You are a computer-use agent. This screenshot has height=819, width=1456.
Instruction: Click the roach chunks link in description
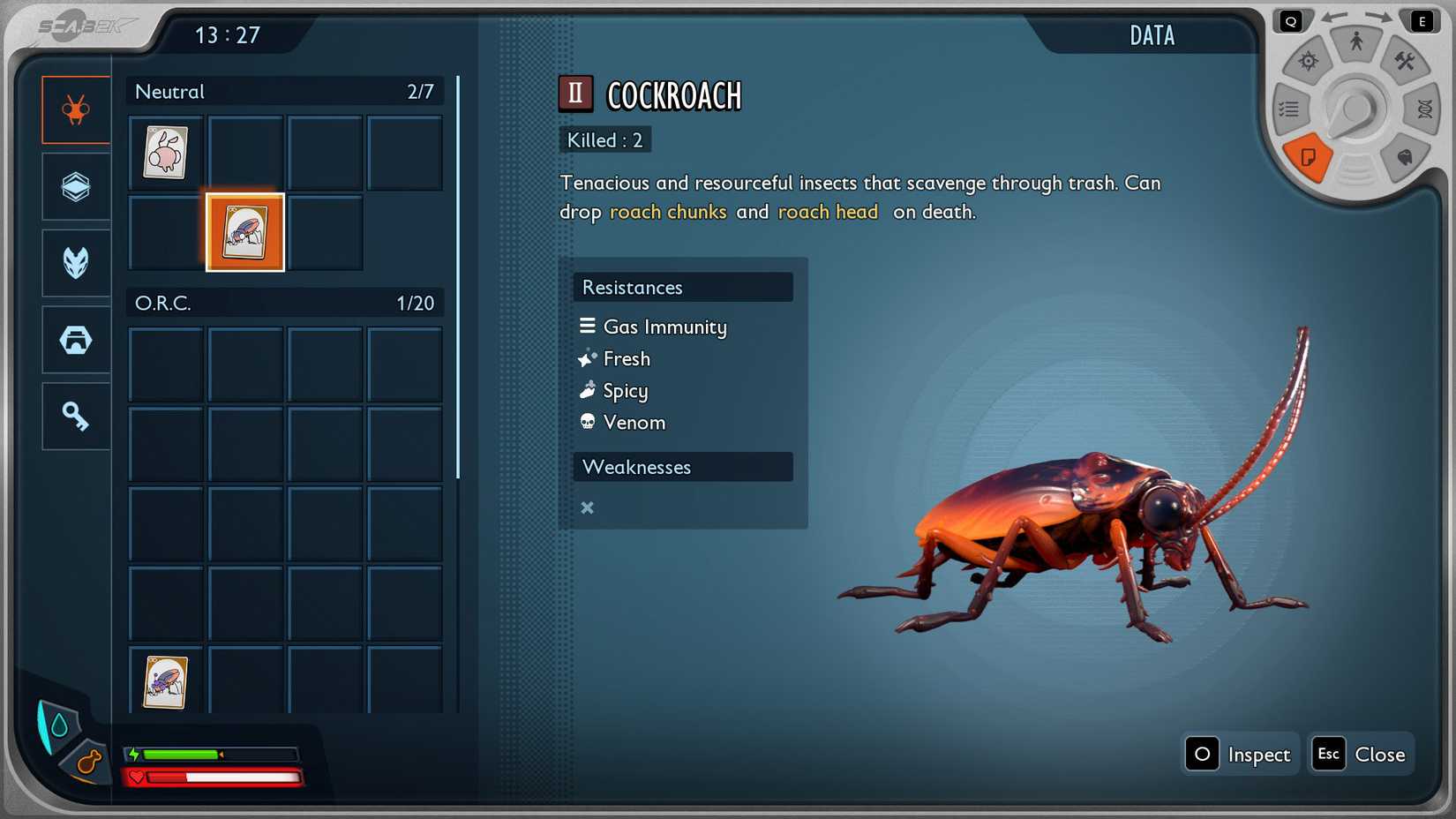(668, 212)
